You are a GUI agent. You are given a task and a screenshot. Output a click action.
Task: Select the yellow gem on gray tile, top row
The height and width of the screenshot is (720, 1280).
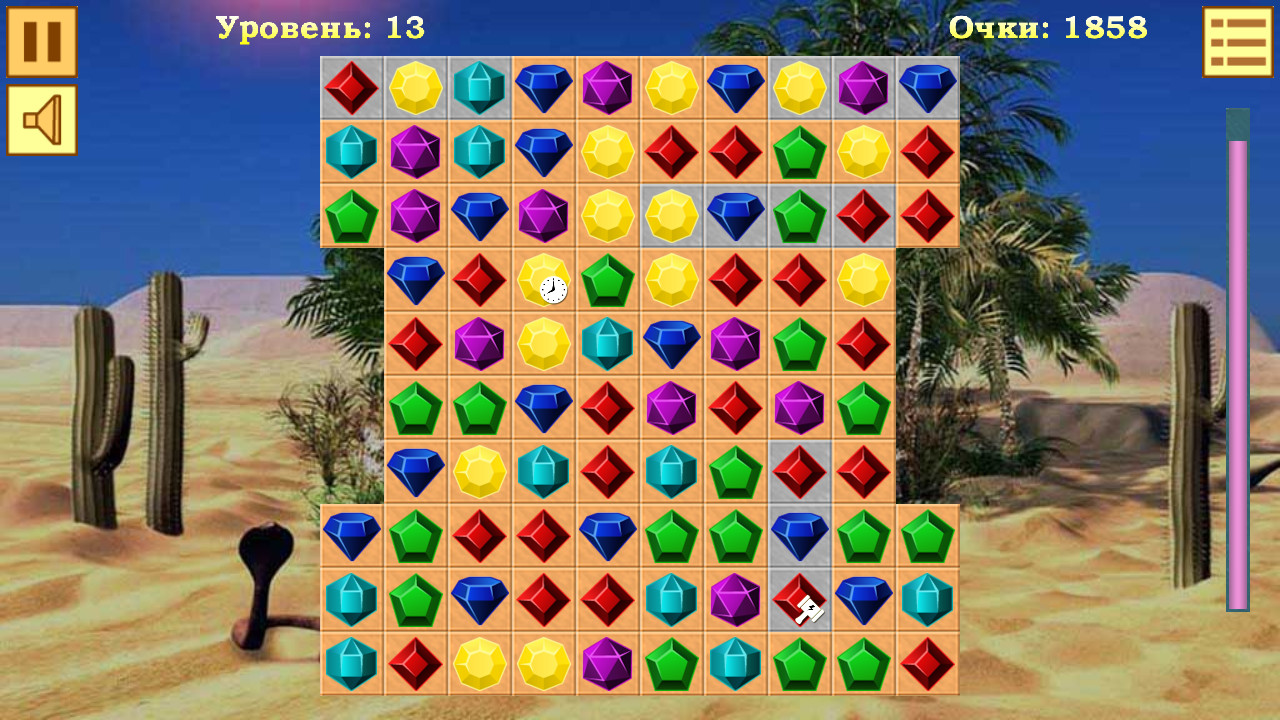[415, 90]
